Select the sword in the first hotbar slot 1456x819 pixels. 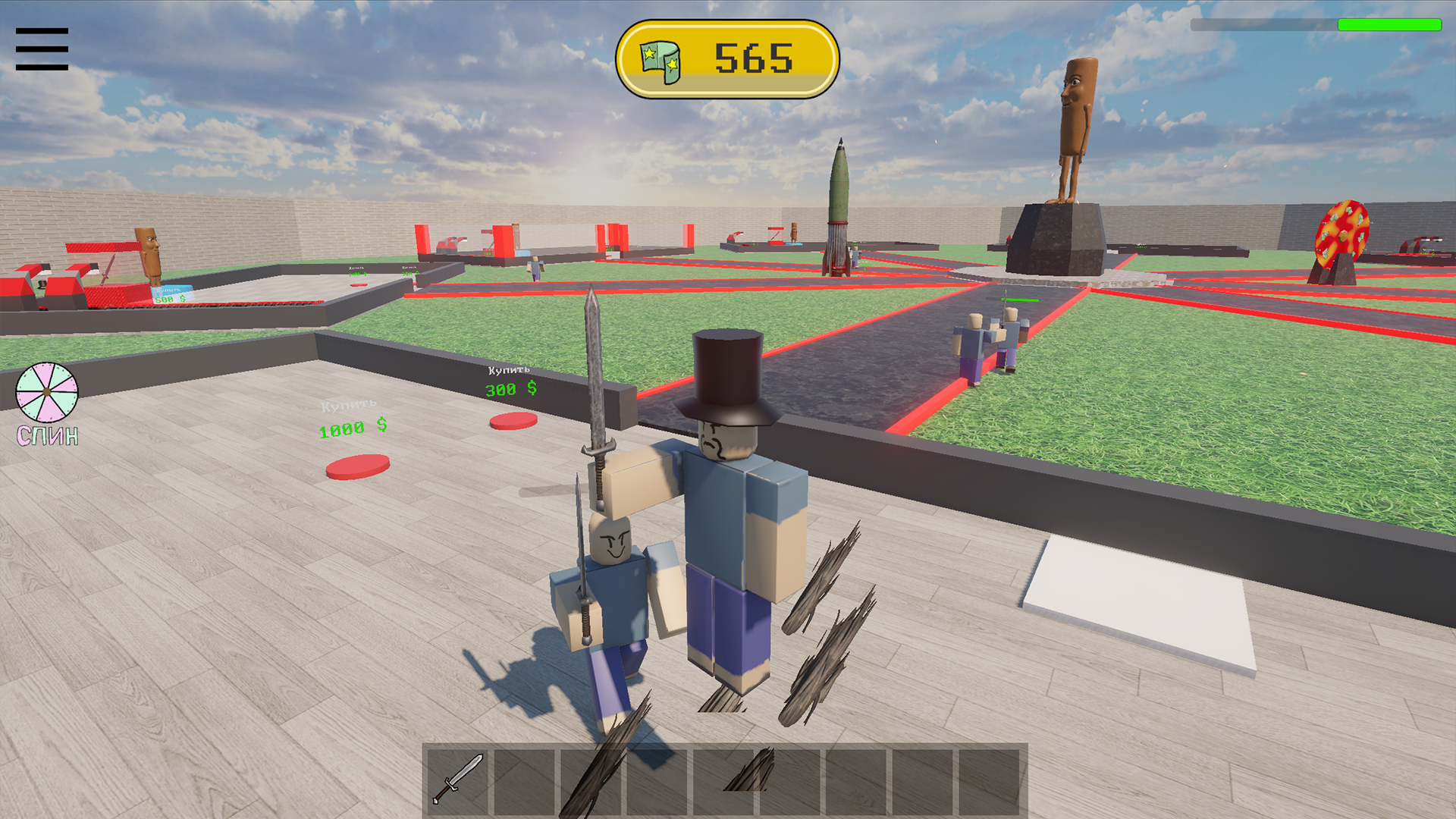click(457, 777)
